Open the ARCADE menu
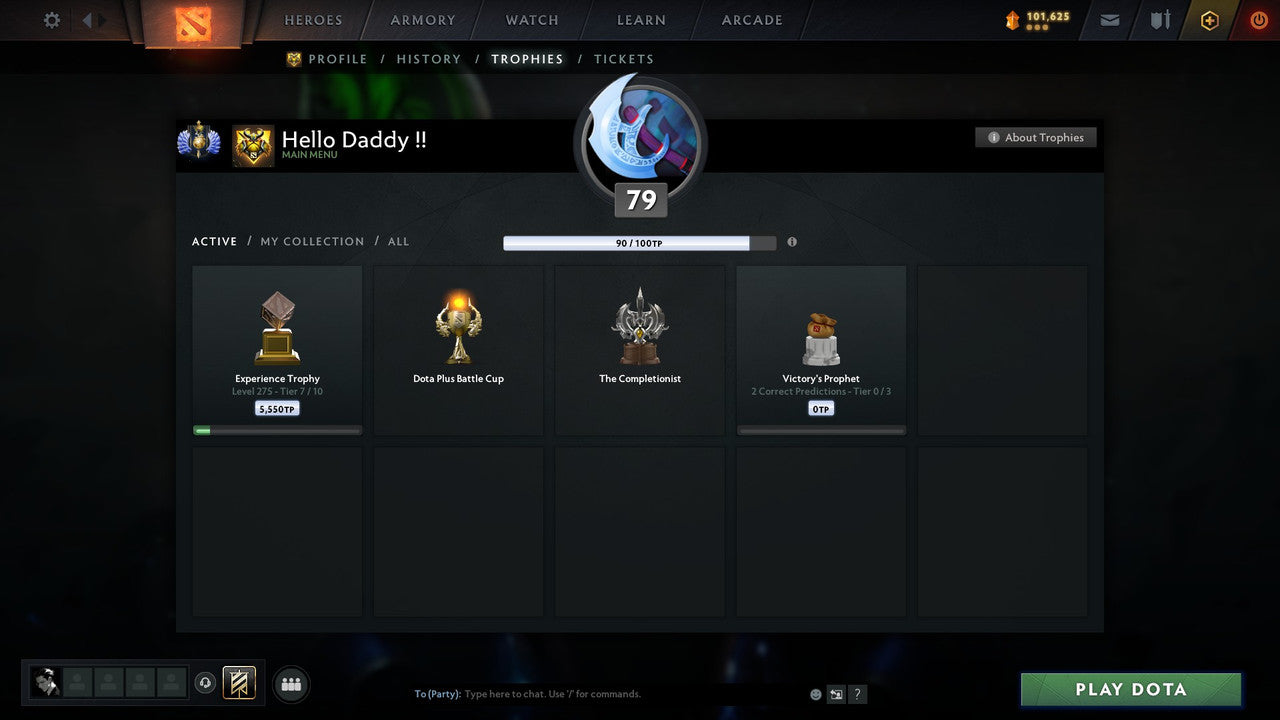The width and height of the screenshot is (1280, 720). tap(751, 19)
